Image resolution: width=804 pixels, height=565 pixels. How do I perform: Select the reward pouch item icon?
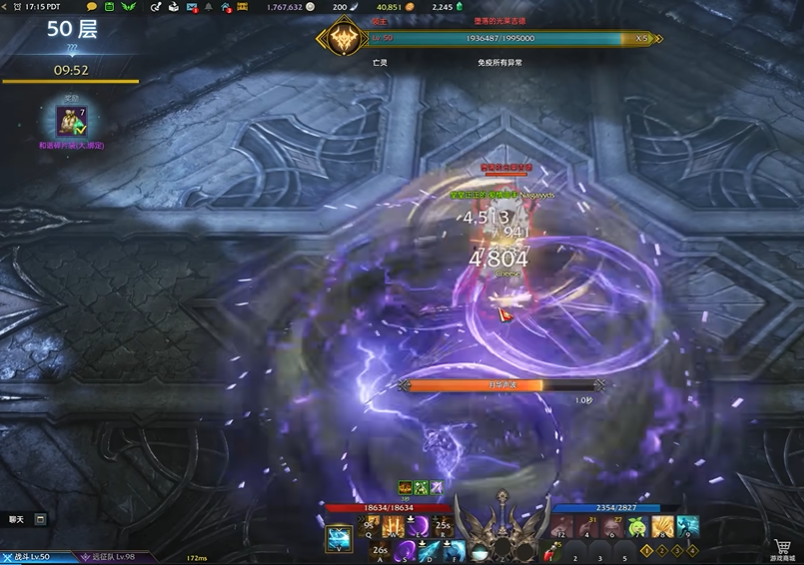pyautogui.click(x=71, y=122)
